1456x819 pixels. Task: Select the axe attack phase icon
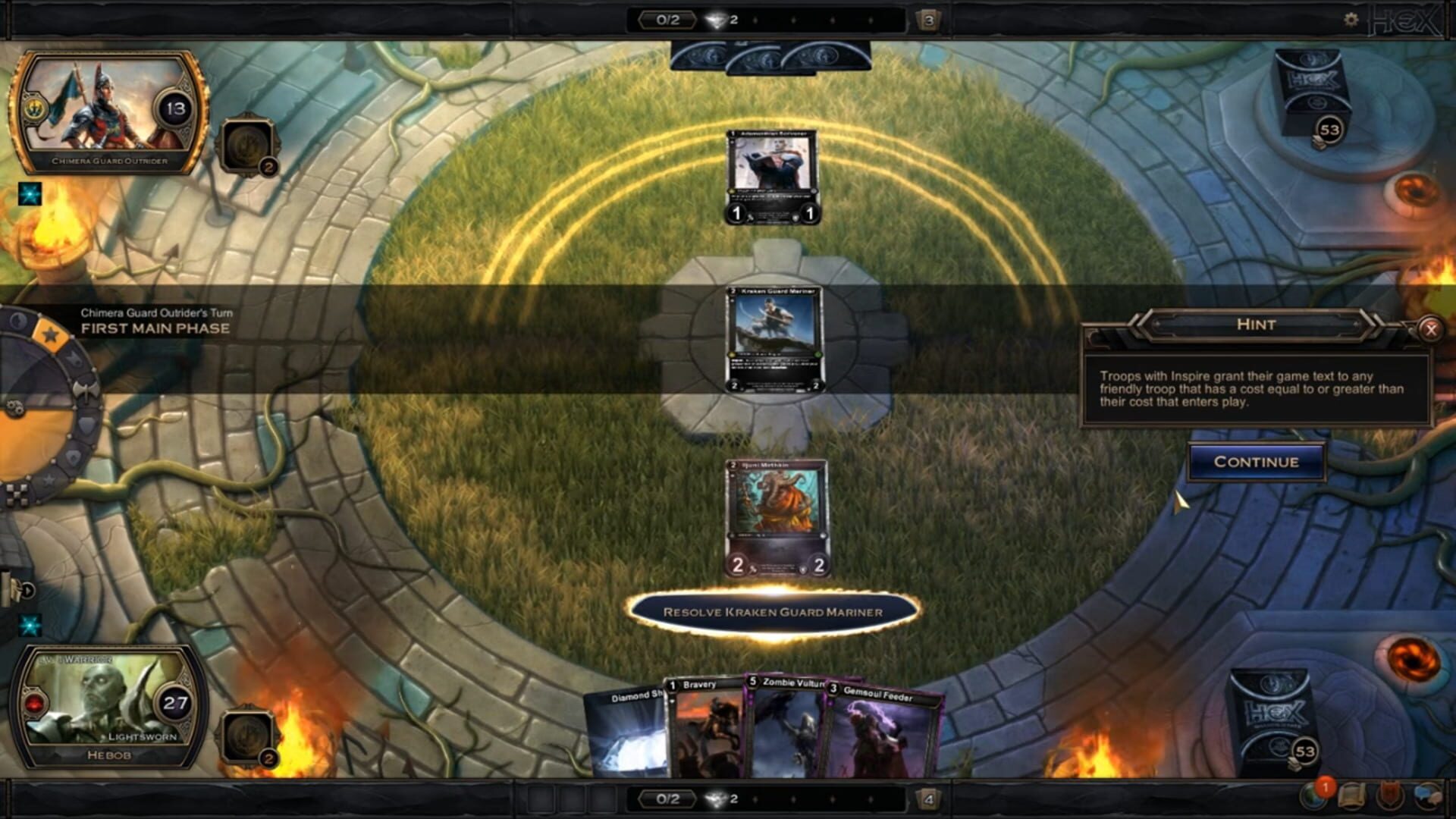click(x=86, y=391)
